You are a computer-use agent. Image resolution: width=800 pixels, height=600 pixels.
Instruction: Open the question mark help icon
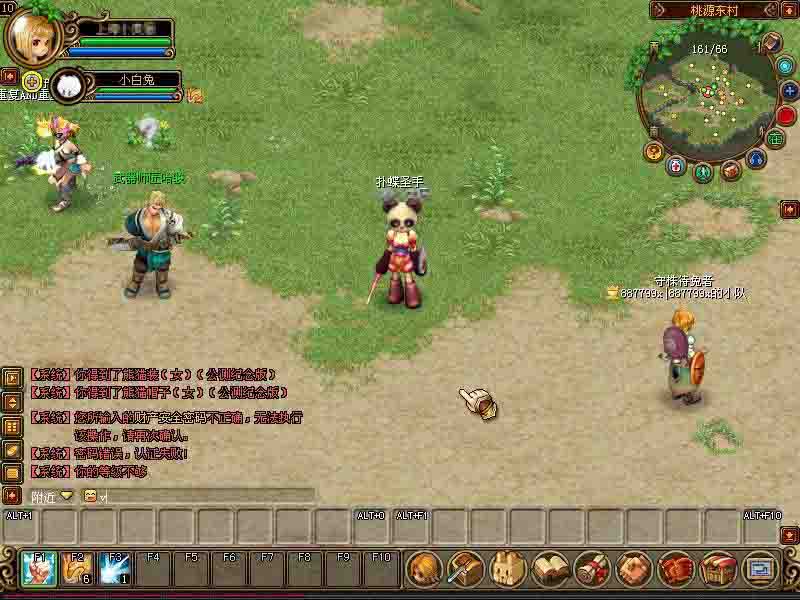pos(655,152)
